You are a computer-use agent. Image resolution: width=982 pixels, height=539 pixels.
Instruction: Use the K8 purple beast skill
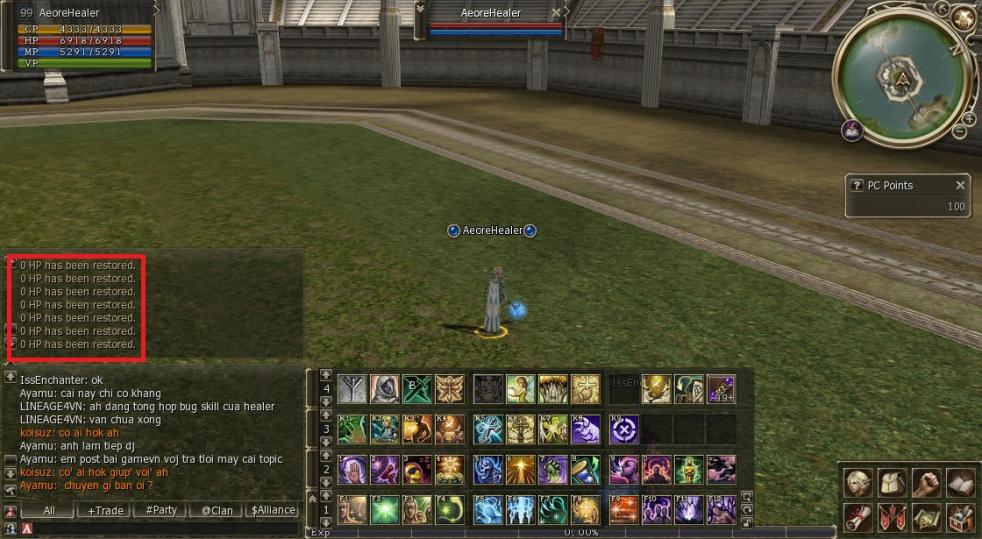[x=586, y=429]
